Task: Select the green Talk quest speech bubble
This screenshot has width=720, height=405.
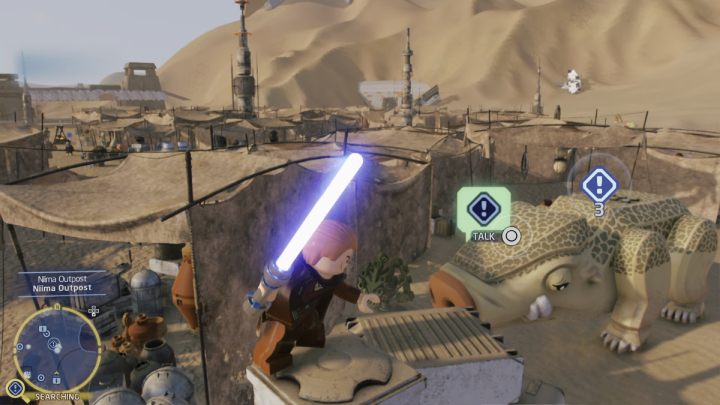Action: pos(484,209)
